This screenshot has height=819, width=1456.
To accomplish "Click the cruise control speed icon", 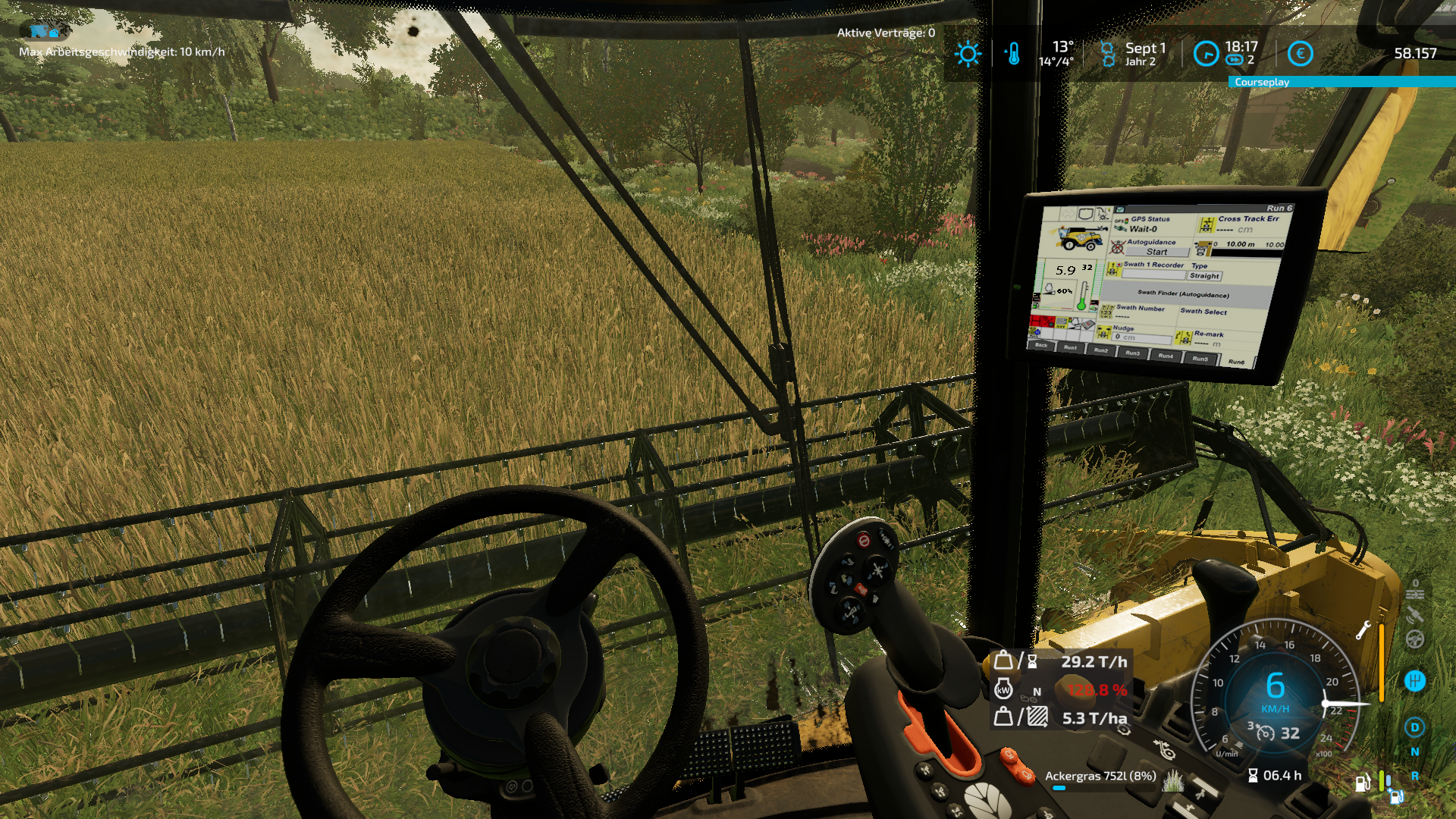I will (x=1266, y=733).
